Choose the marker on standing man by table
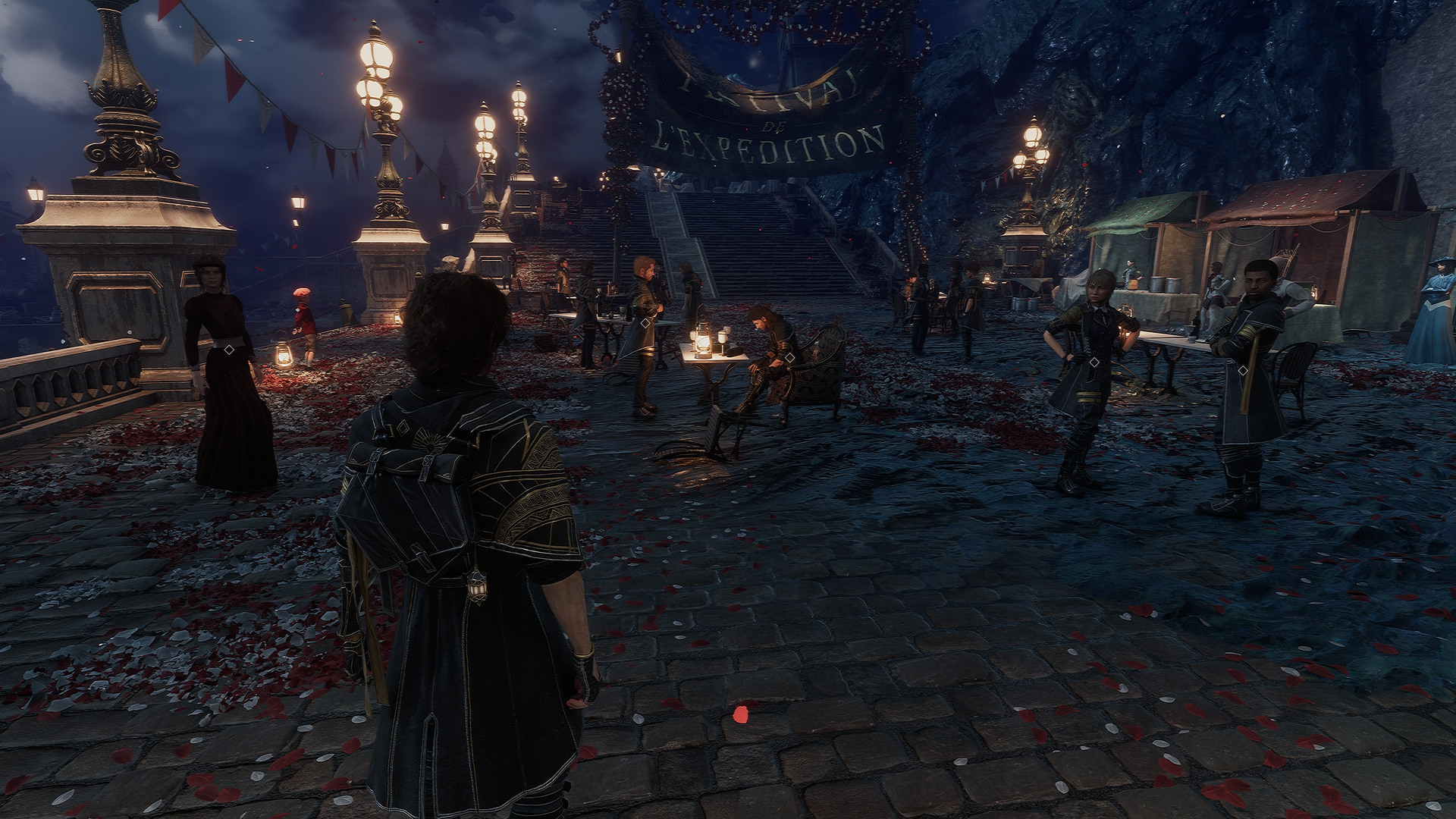Image resolution: width=1456 pixels, height=819 pixels. point(645,323)
